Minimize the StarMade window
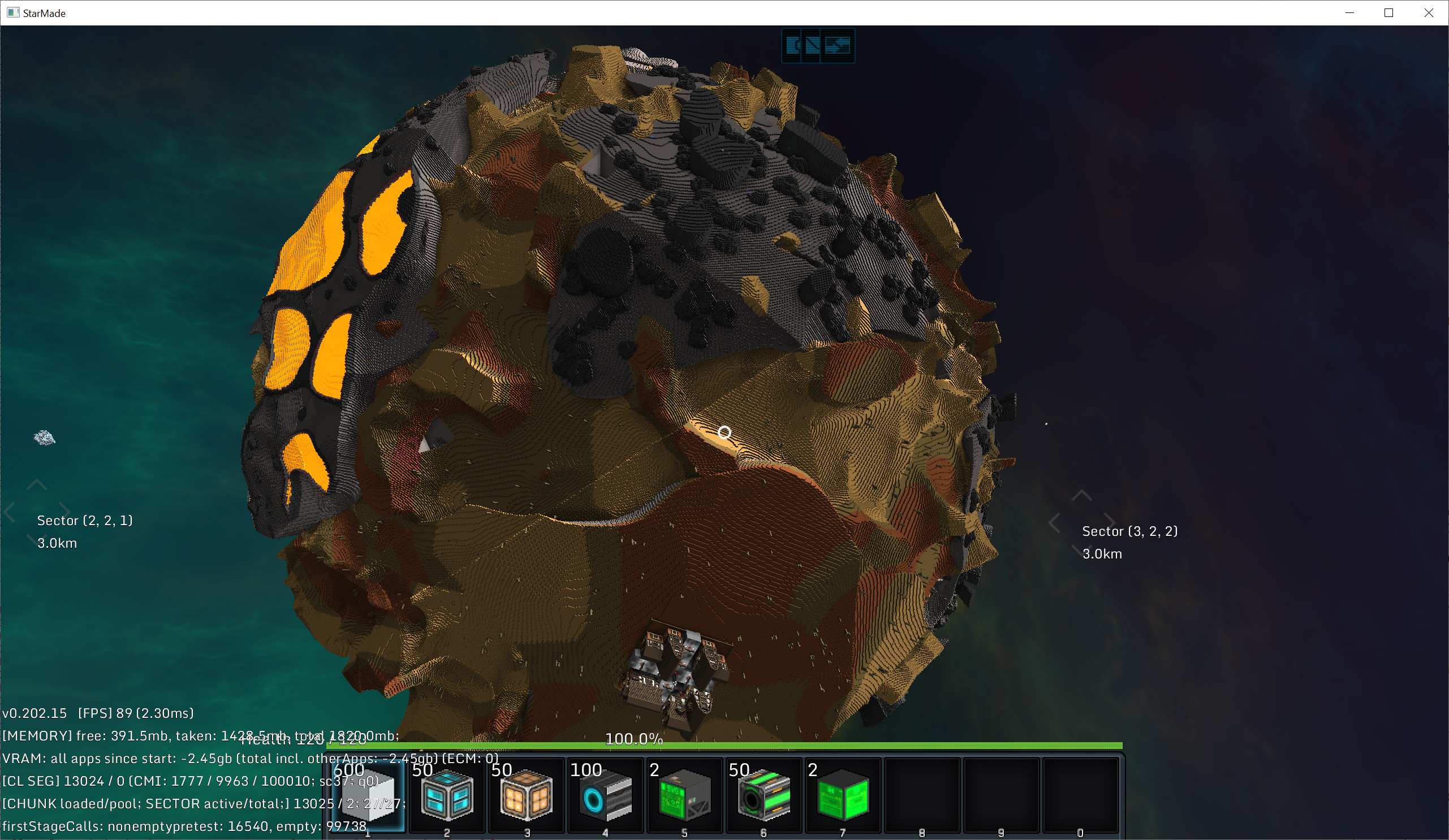Image resolution: width=1449 pixels, height=840 pixels. [x=1349, y=12]
